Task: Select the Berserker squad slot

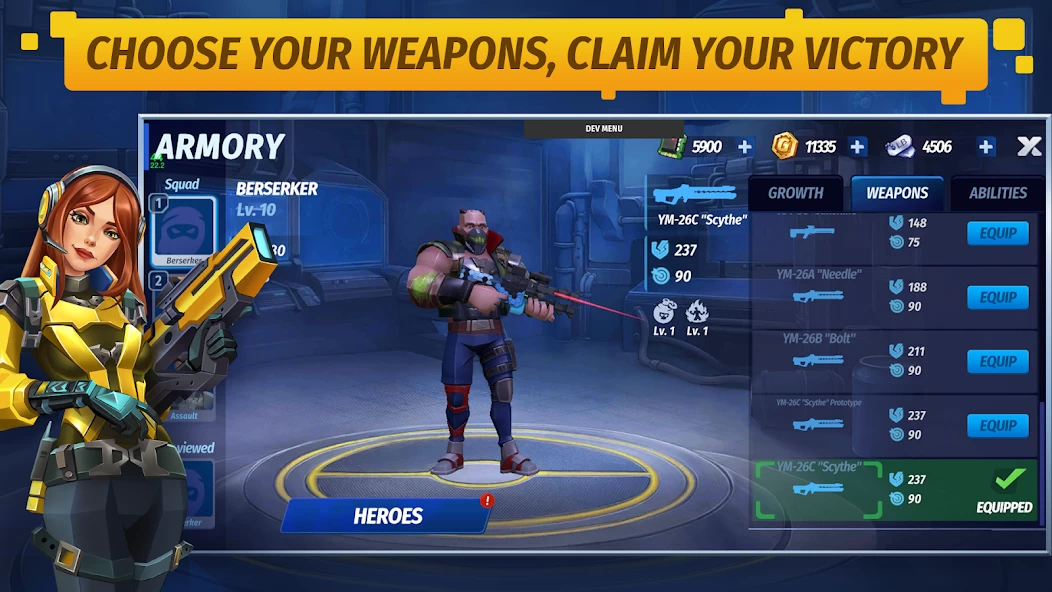Action: 183,231
